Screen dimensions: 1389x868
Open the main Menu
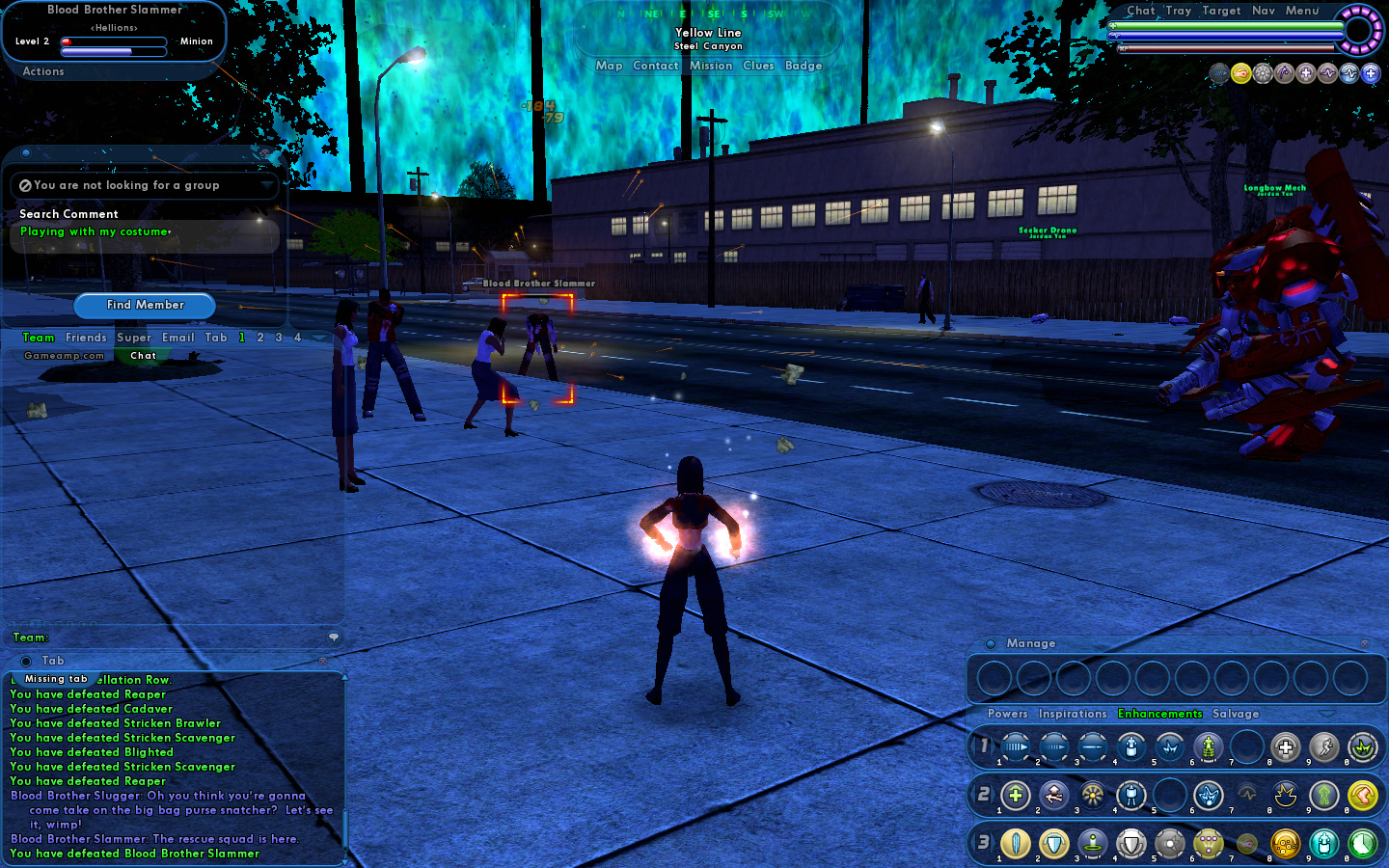click(x=1302, y=11)
